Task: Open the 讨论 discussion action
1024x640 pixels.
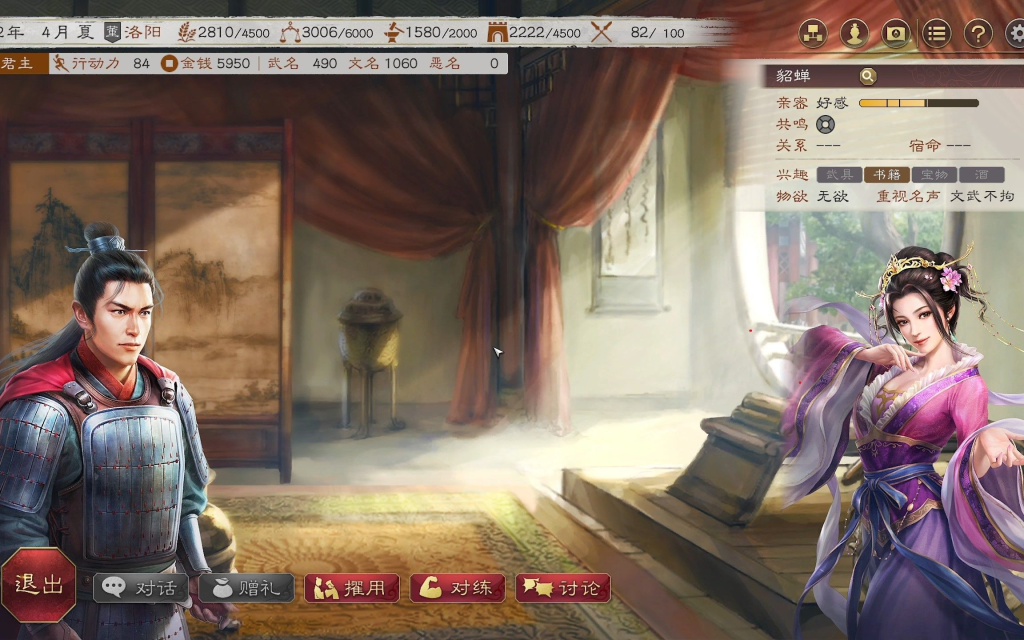Action: 563,588
